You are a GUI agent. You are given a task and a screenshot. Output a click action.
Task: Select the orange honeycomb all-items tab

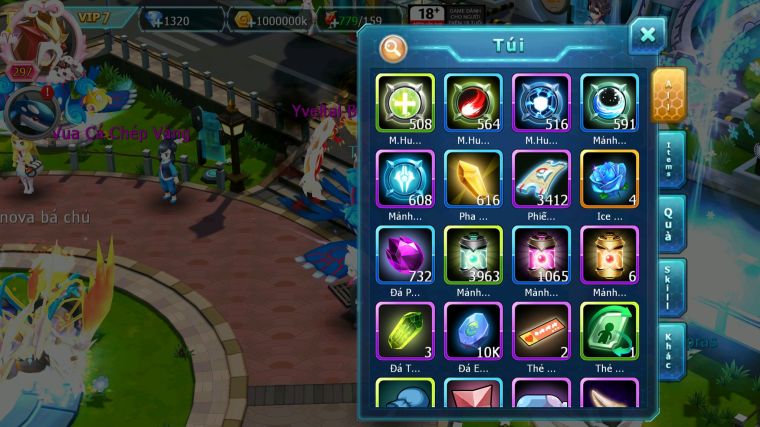point(667,95)
